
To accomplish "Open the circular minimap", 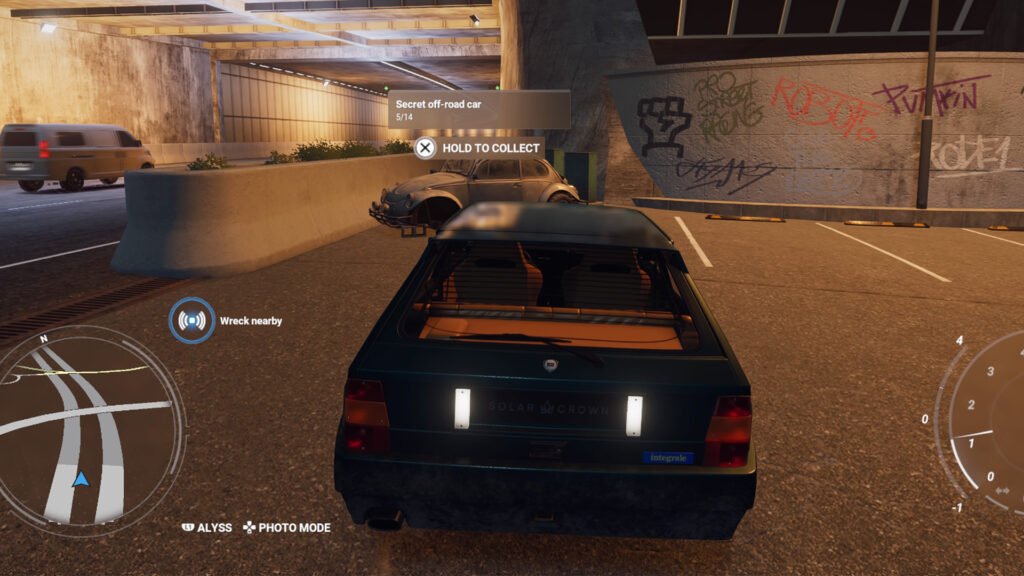I will tap(92, 430).
